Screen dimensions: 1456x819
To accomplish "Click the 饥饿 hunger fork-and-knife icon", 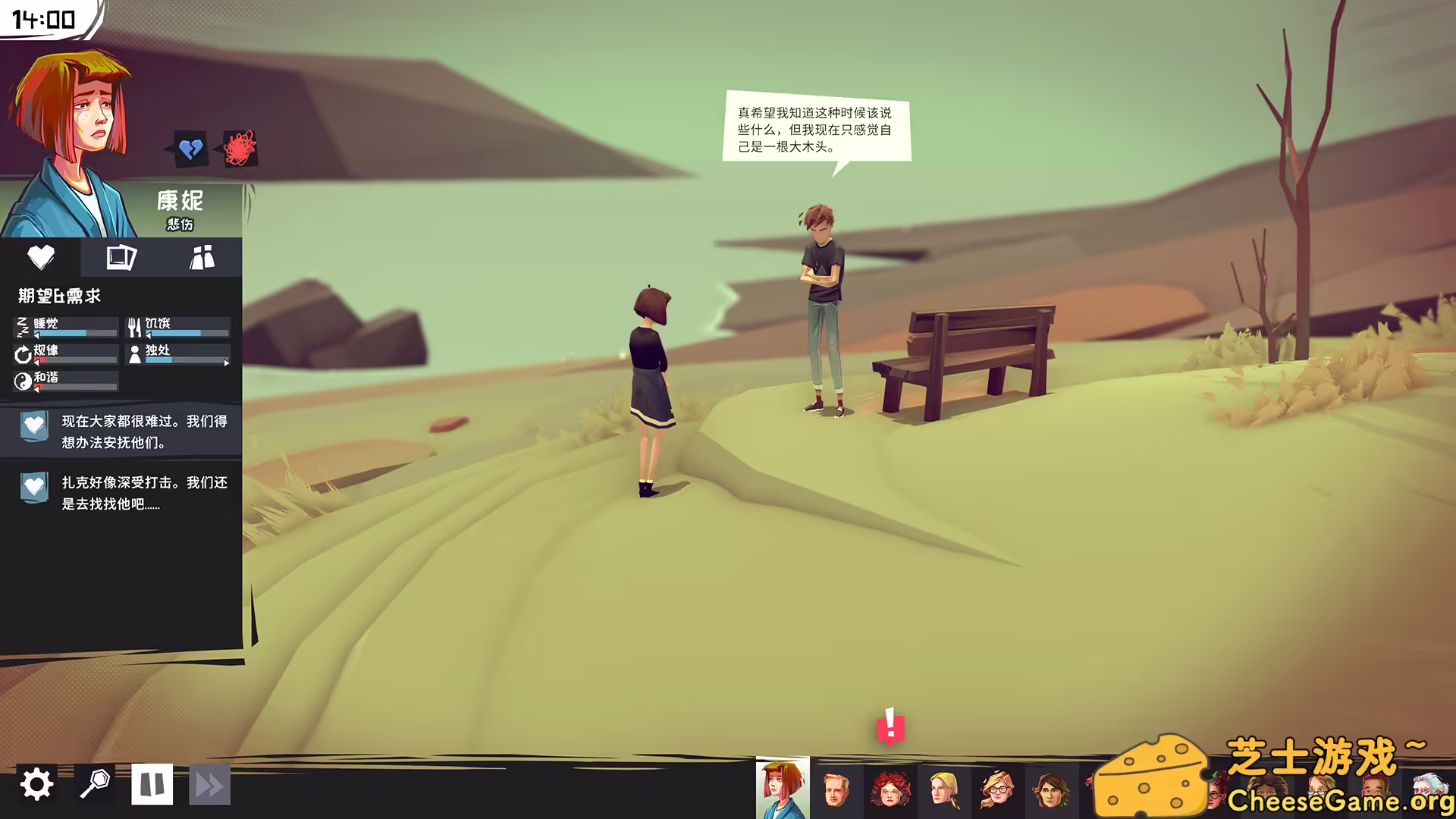I will point(133,326).
